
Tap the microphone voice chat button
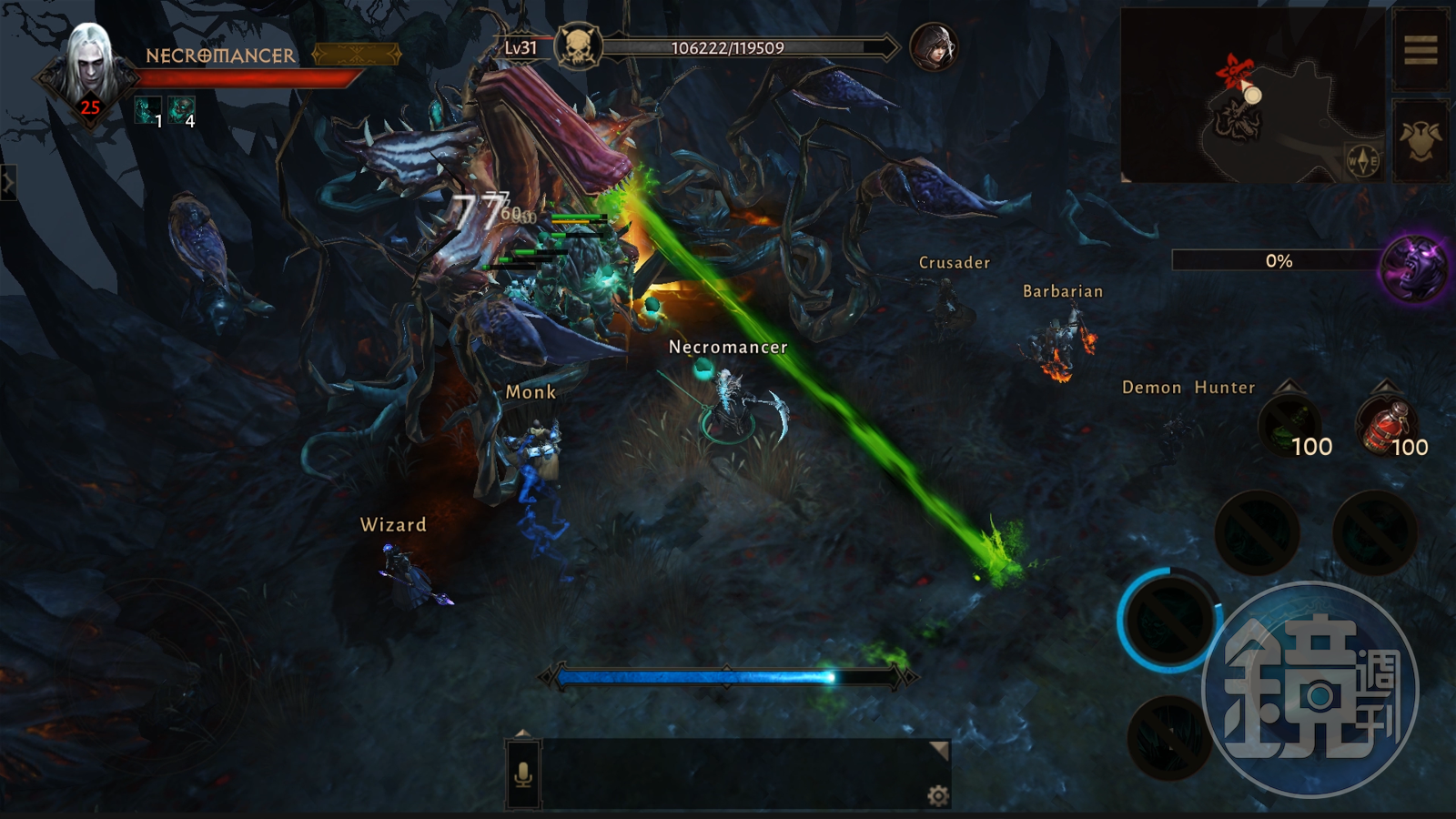pos(523,774)
